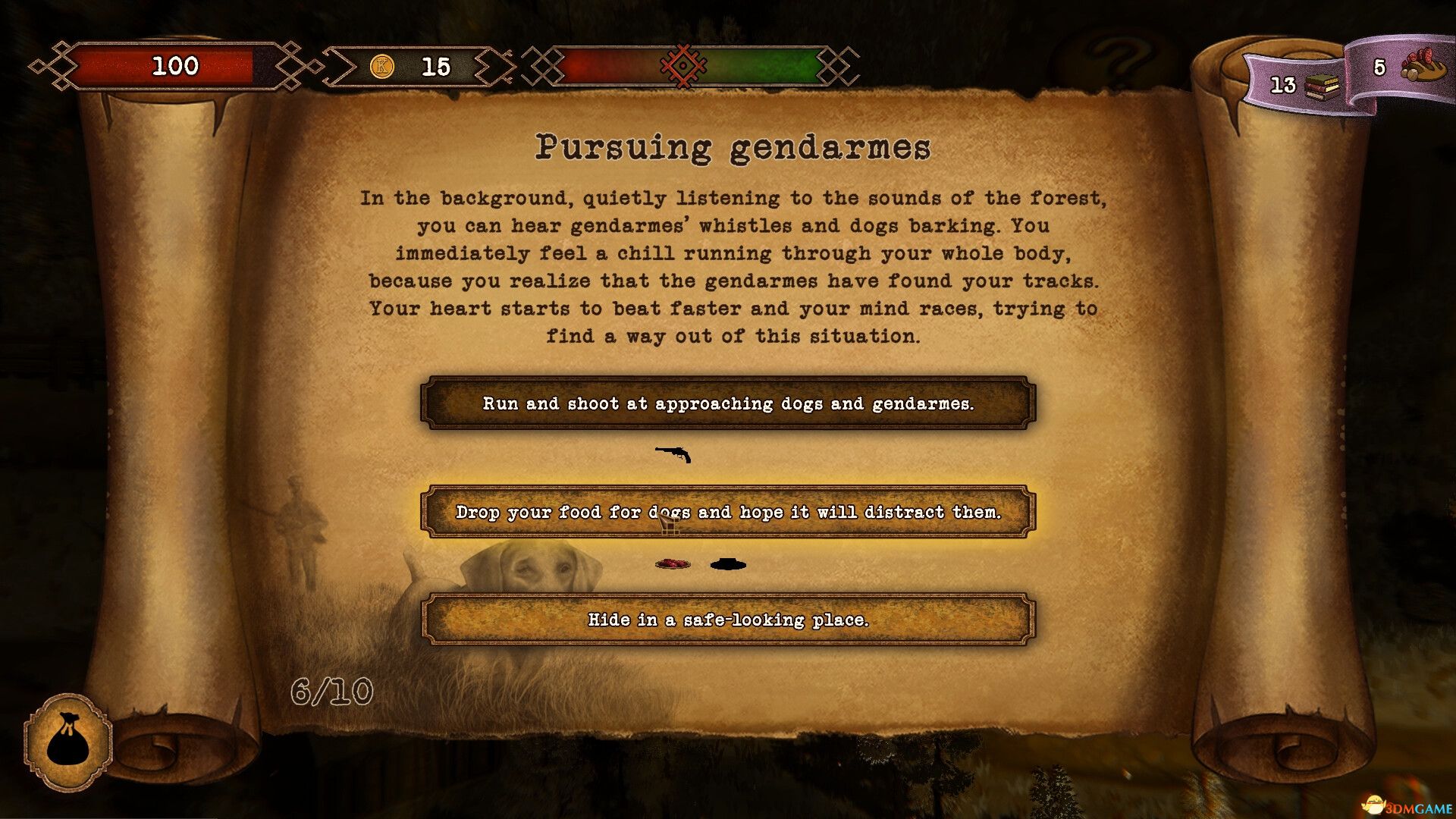Viewport: 1456px width, 819px height.
Task: Click the red emblem on the morality bar
Action: (682, 66)
